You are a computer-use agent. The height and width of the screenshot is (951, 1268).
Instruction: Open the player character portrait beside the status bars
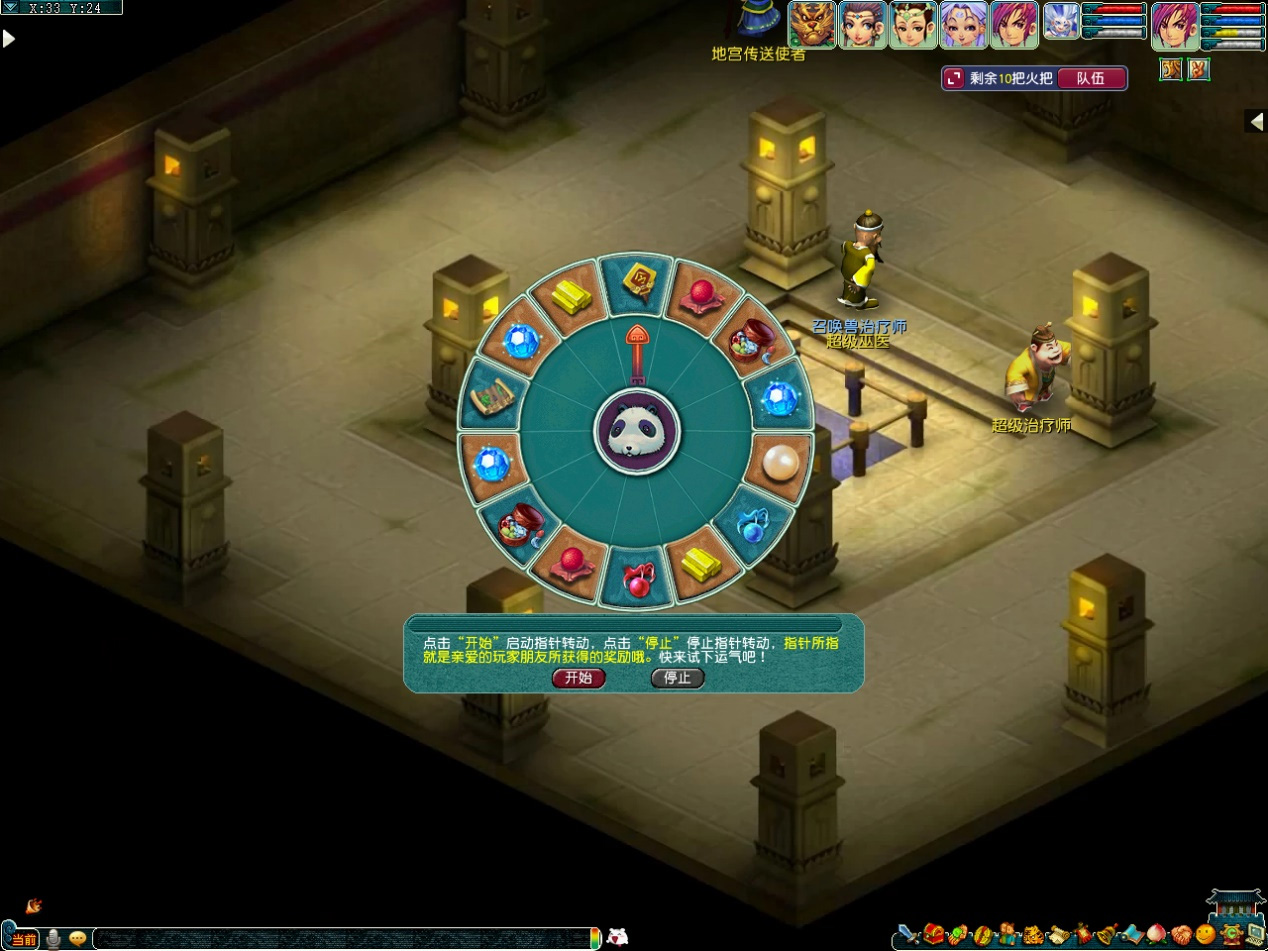(1175, 26)
